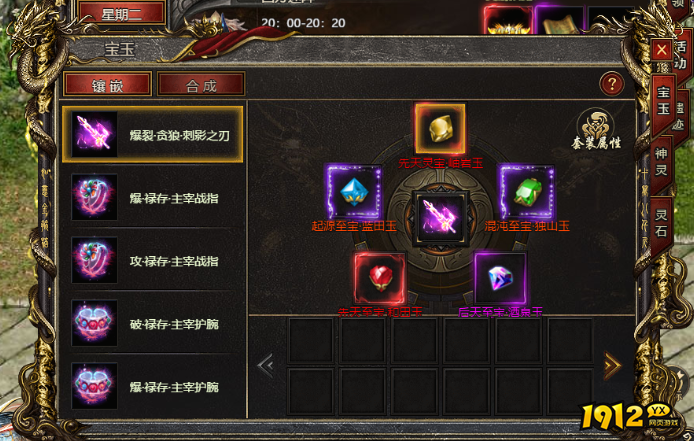Page gem inventory left with arrow
Viewport: 694px width, 441px height.
click(x=266, y=365)
